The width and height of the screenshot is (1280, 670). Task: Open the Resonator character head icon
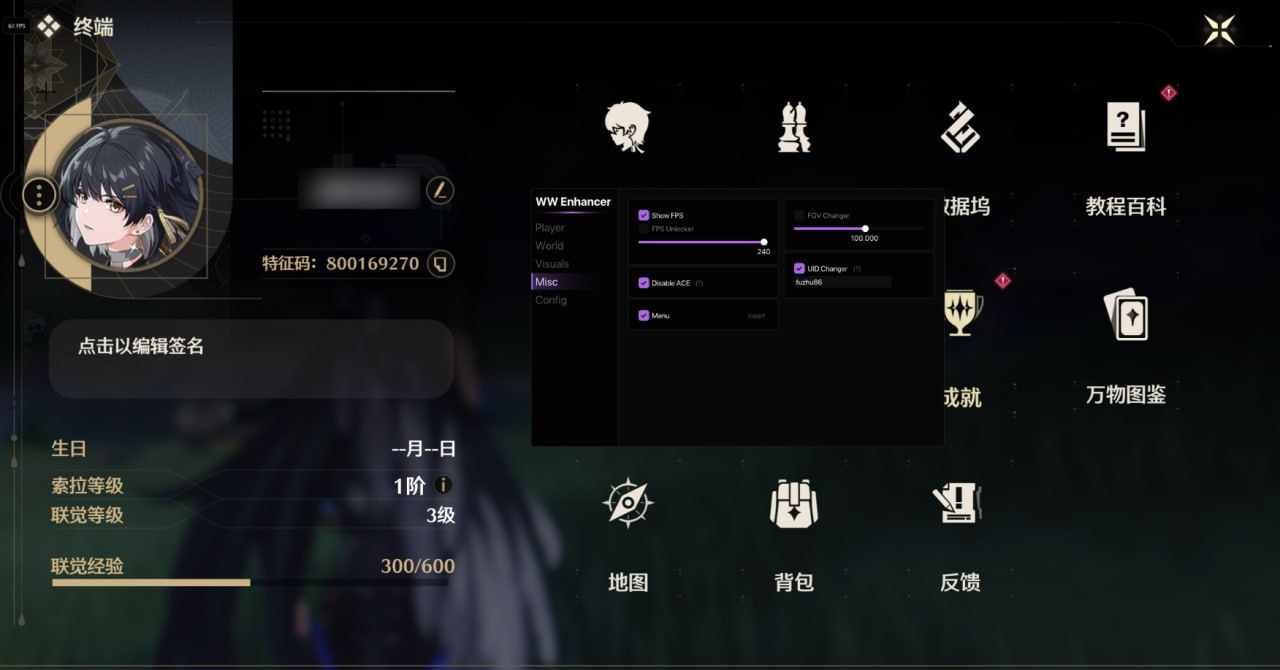tap(628, 127)
